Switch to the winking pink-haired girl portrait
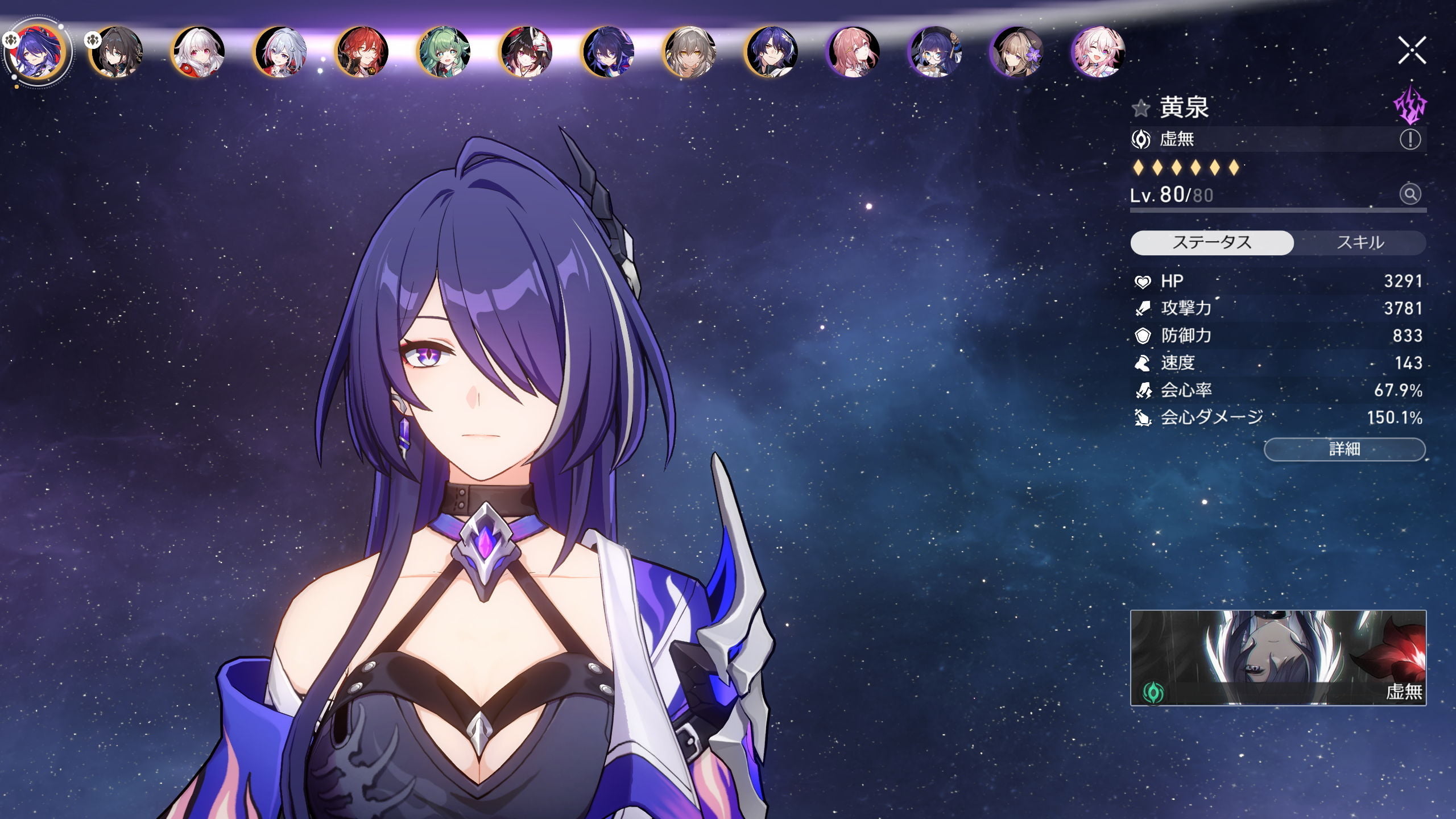The width and height of the screenshot is (1456, 819). pyautogui.click(x=1098, y=51)
